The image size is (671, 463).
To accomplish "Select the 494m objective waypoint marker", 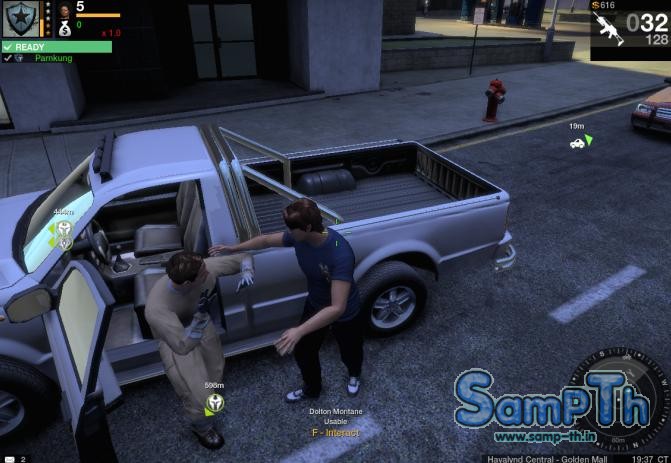I will [64, 229].
